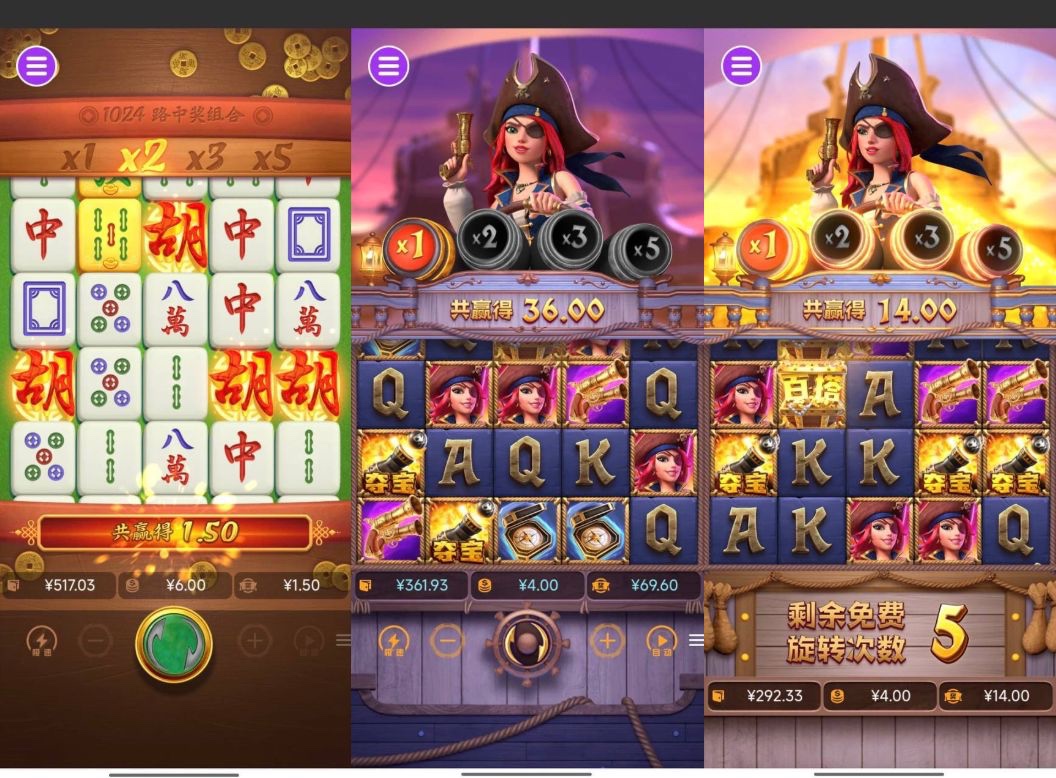Open the ¥292.33 wallet balance panel
This screenshot has height=778, width=1056.
point(763,696)
